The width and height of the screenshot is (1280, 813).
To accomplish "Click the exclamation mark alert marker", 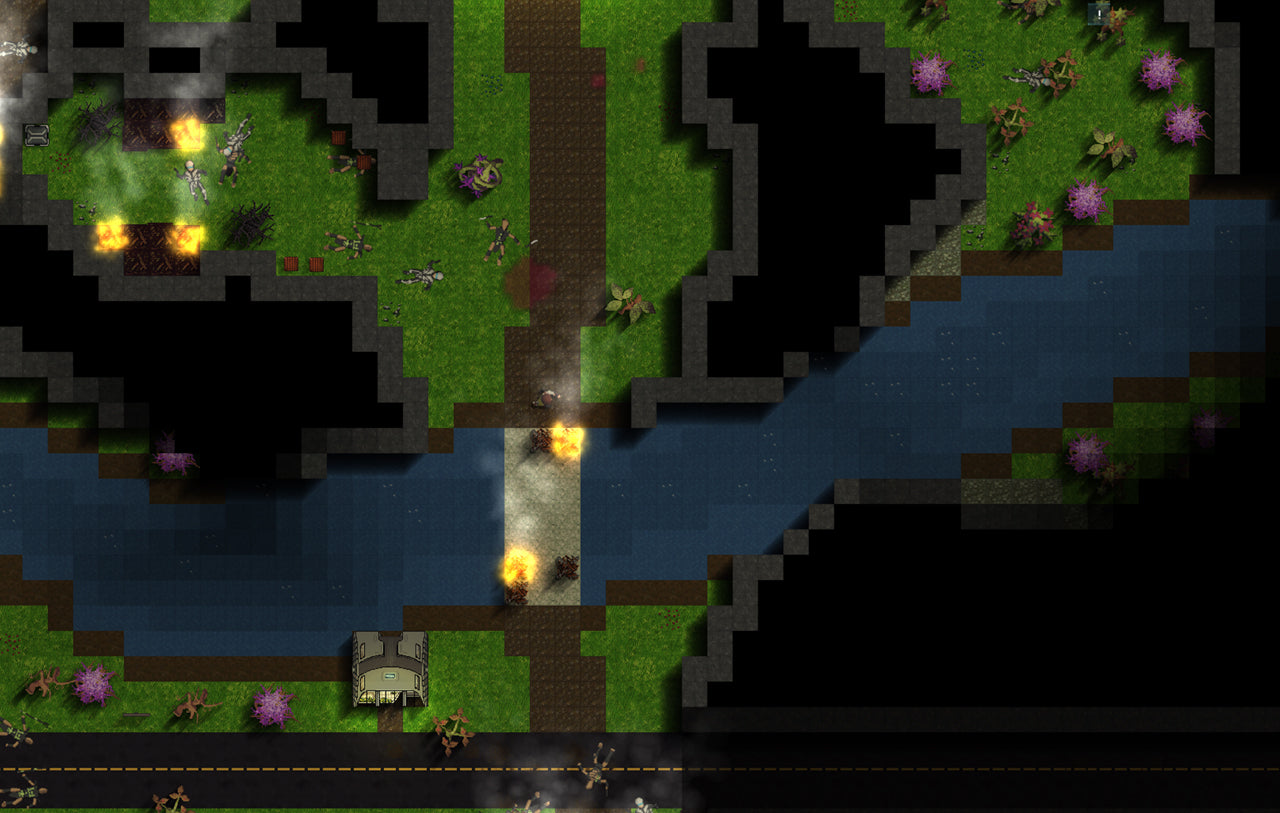I will (1099, 14).
